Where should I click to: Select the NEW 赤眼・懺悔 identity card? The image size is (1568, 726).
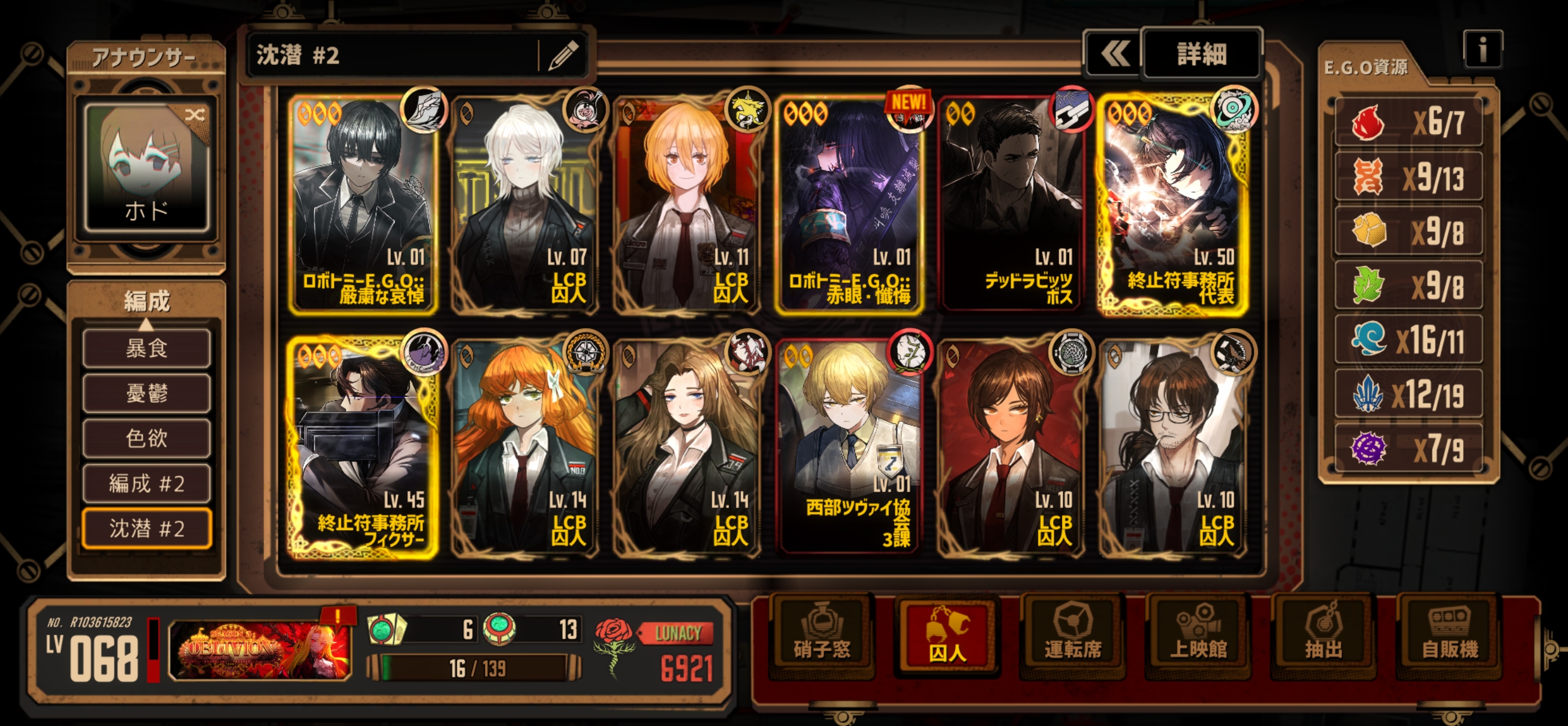click(851, 204)
